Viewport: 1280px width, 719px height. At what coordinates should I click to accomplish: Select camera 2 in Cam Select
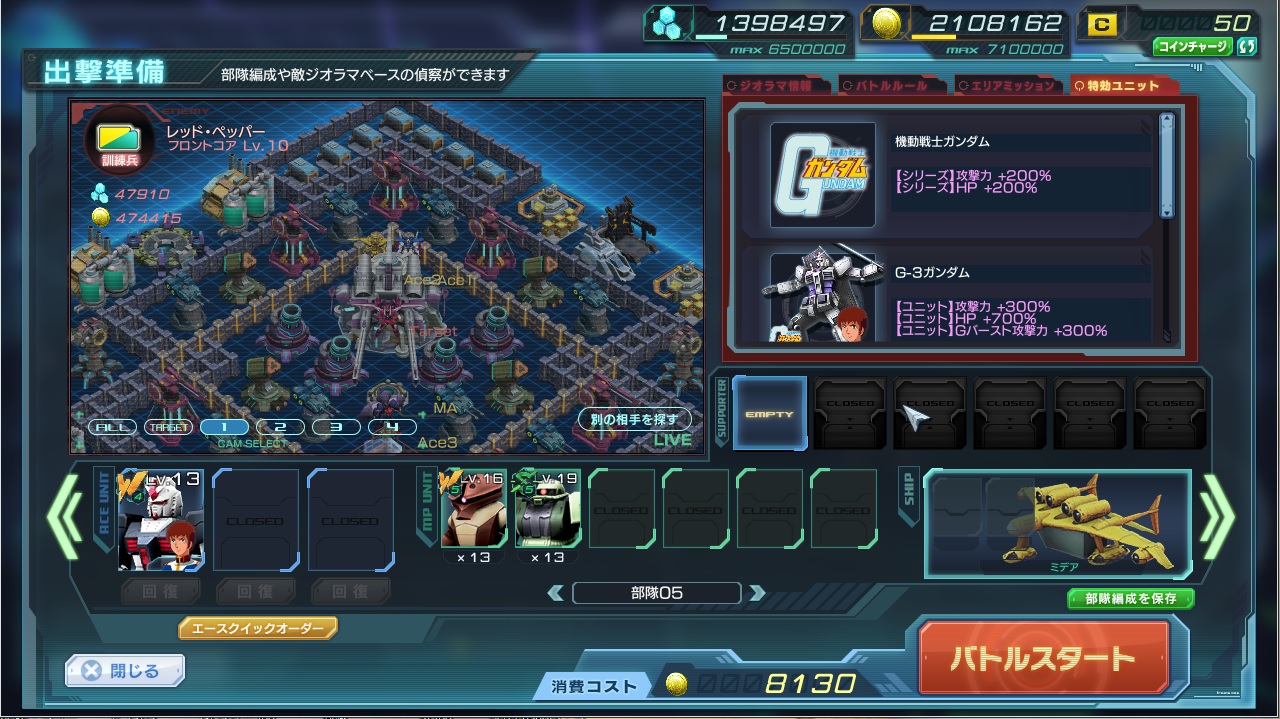coord(280,427)
